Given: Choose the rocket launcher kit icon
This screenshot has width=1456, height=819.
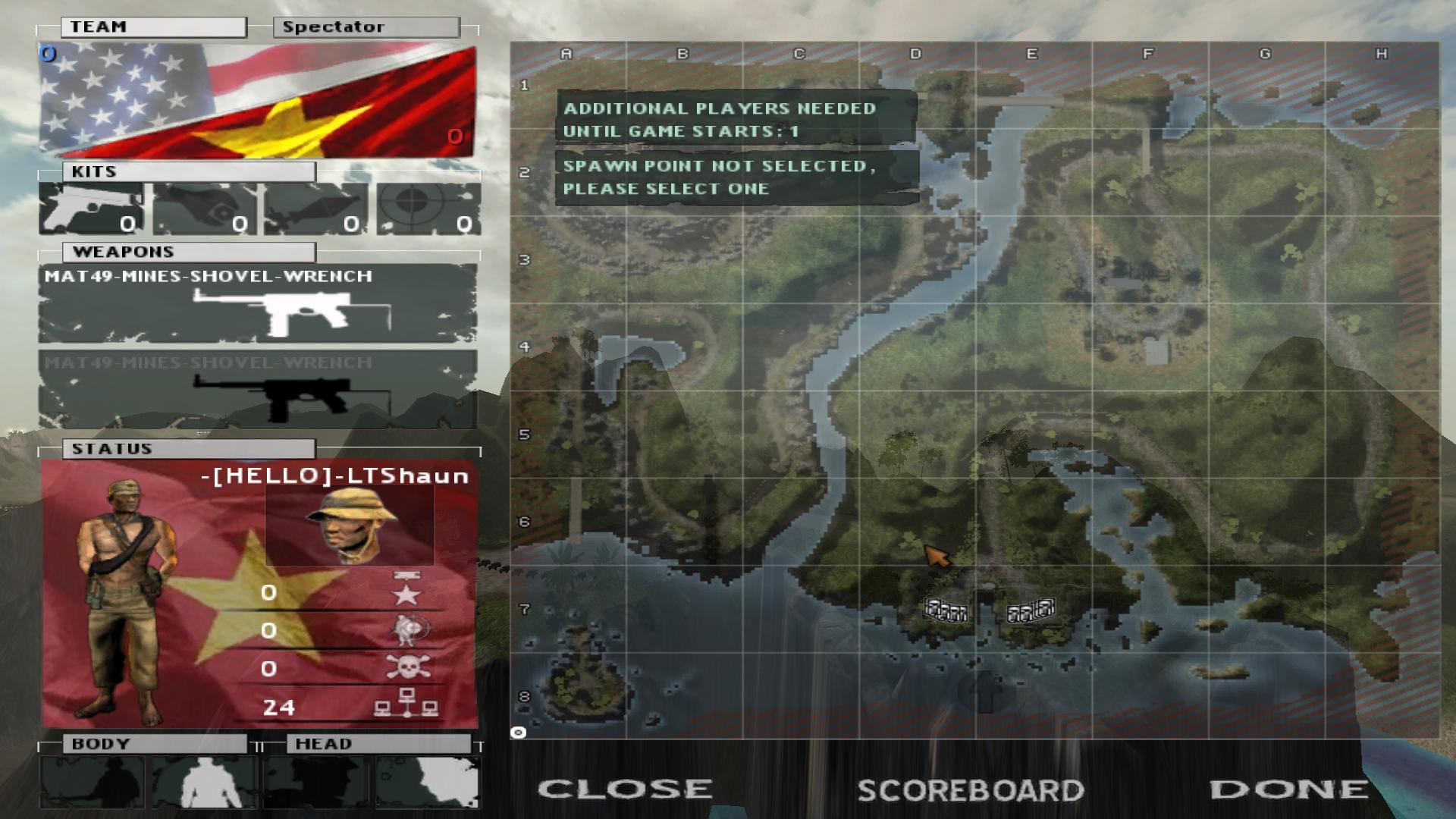Looking at the screenshot, I should pyautogui.click(x=315, y=209).
